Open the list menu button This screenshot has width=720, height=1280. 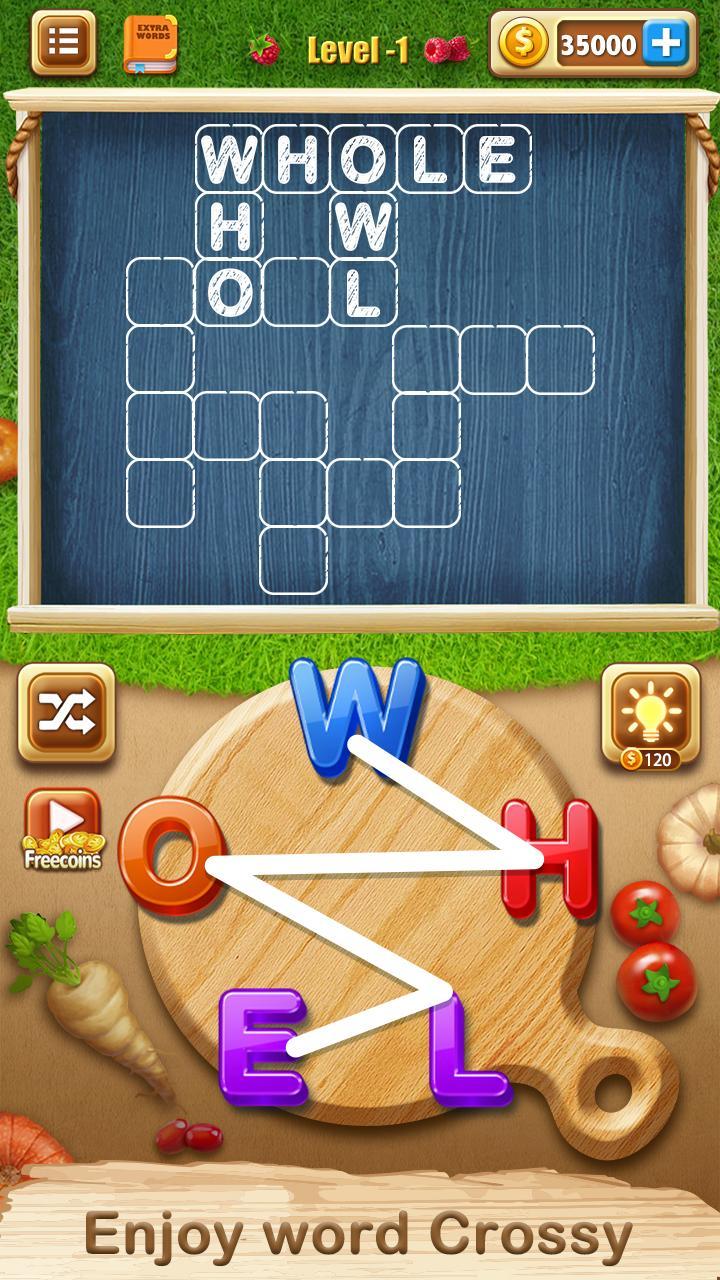pyautogui.click(x=63, y=43)
